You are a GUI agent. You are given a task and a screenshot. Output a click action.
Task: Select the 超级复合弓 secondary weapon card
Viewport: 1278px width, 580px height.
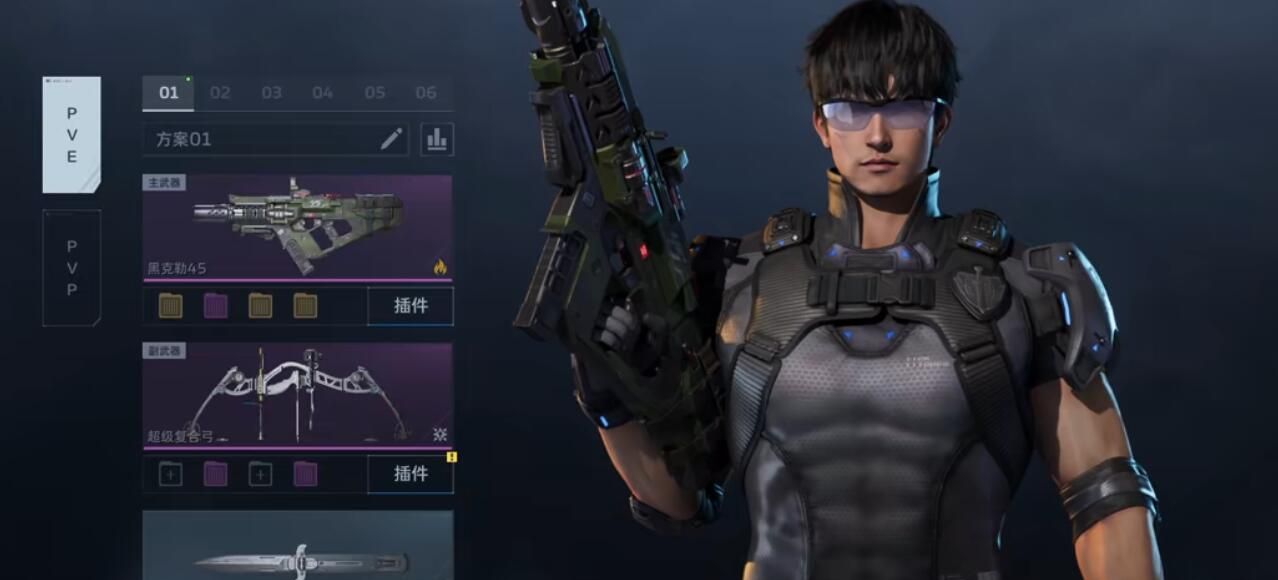pyautogui.click(x=297, y=396)
